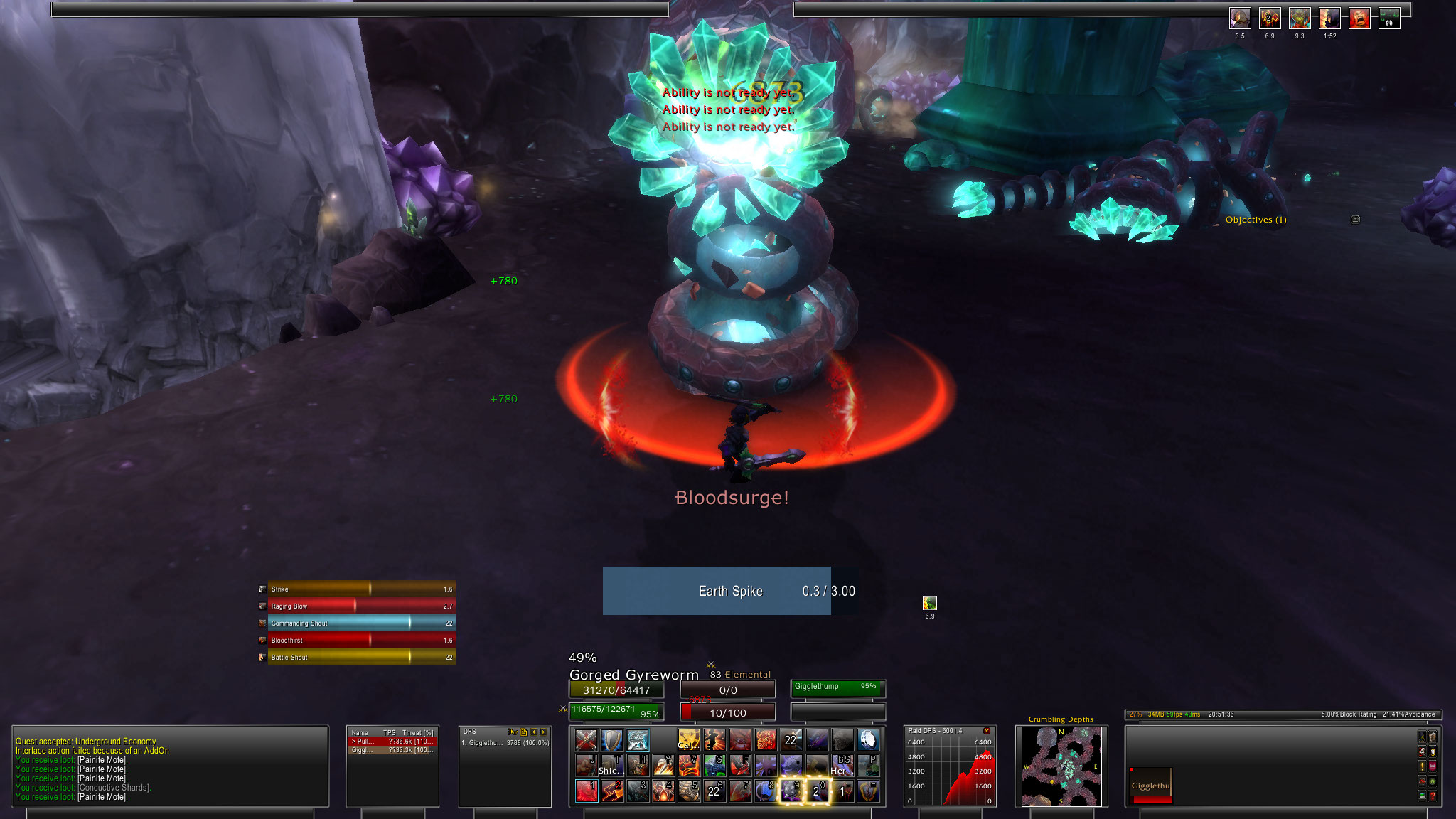Use the Shield macro on key T
Screen dimensions: 1456x819
point(611,766)
